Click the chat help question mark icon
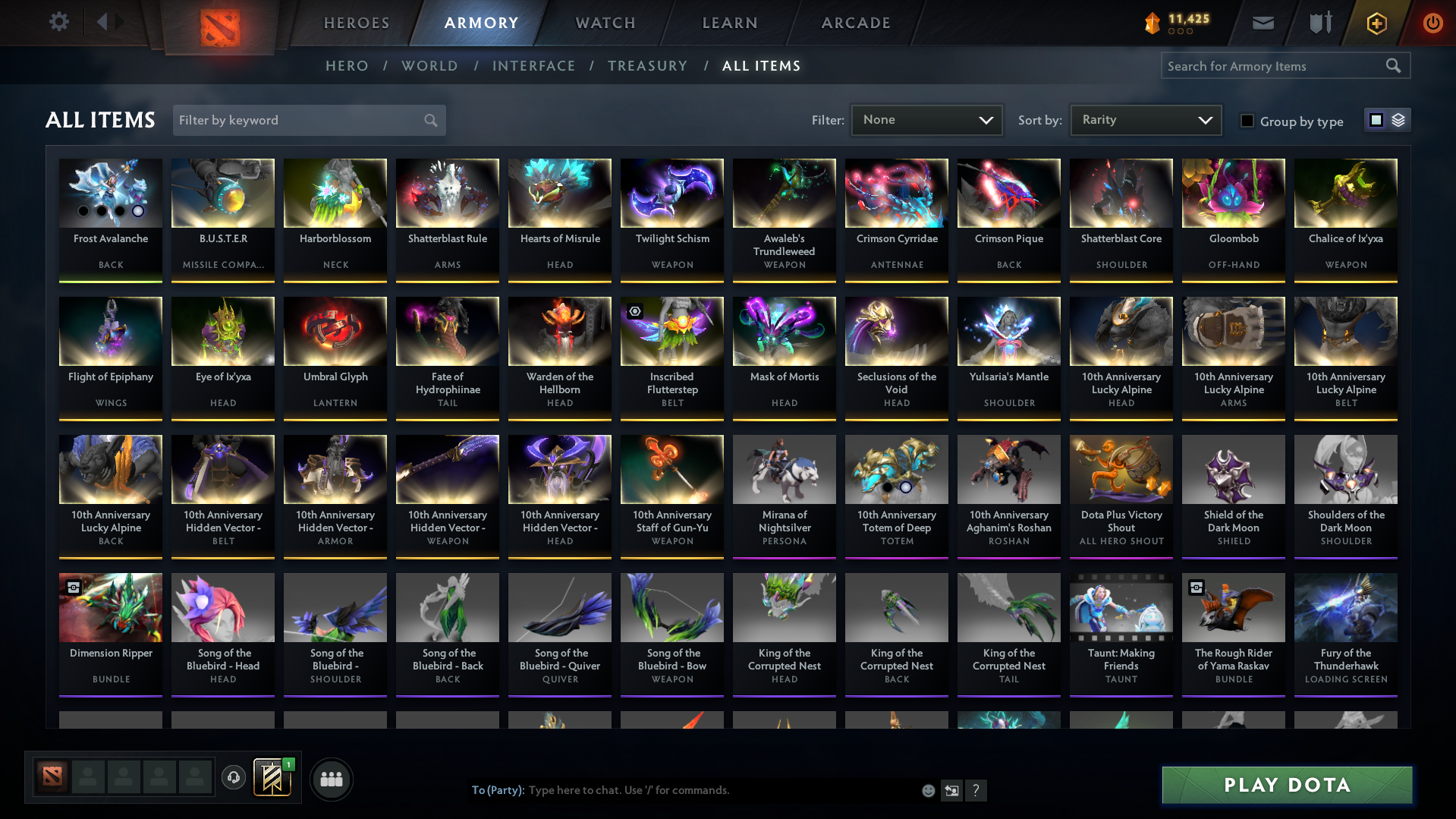The width and height of the screenshot is (1456, 819). [976, 790]
